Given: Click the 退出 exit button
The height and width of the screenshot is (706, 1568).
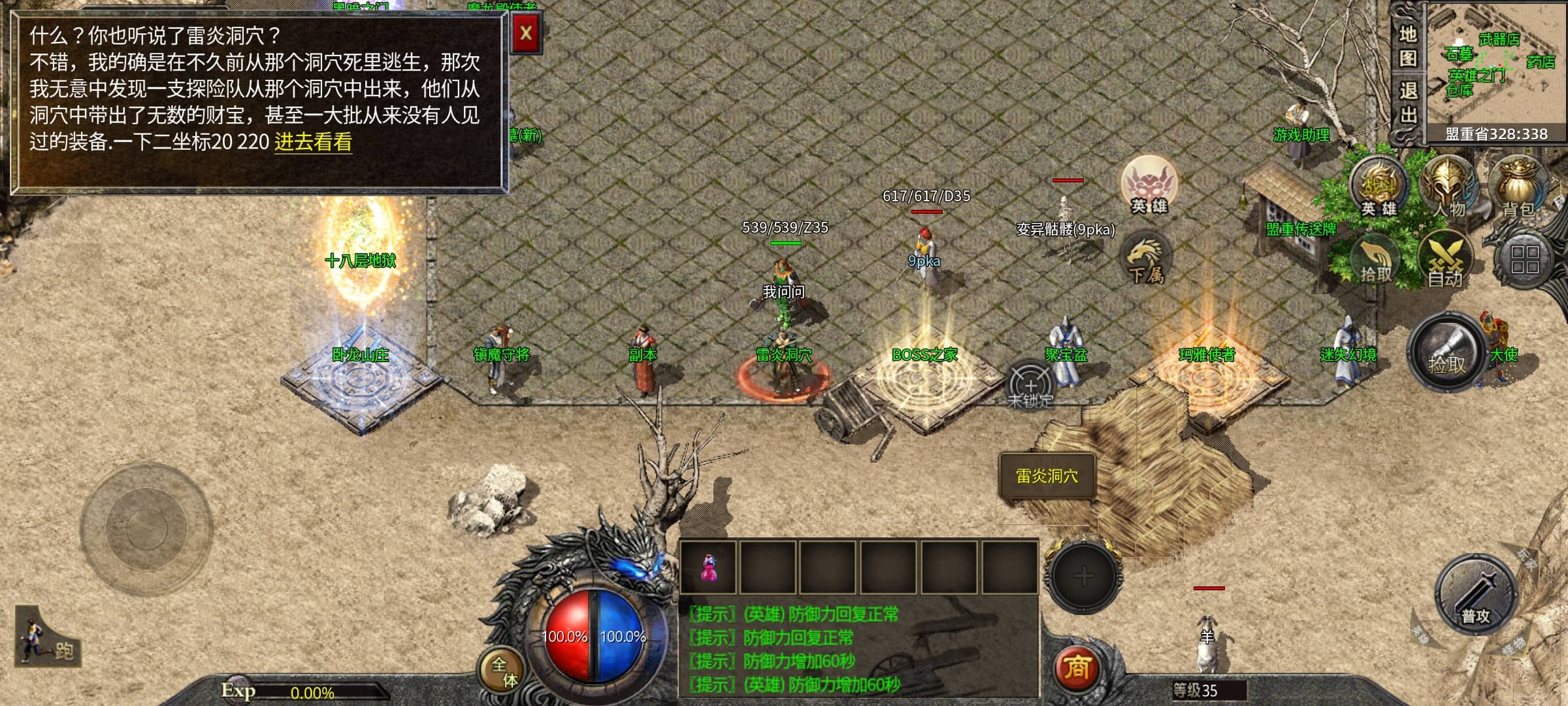Looking at the screenshot, I should (1407, 103).
